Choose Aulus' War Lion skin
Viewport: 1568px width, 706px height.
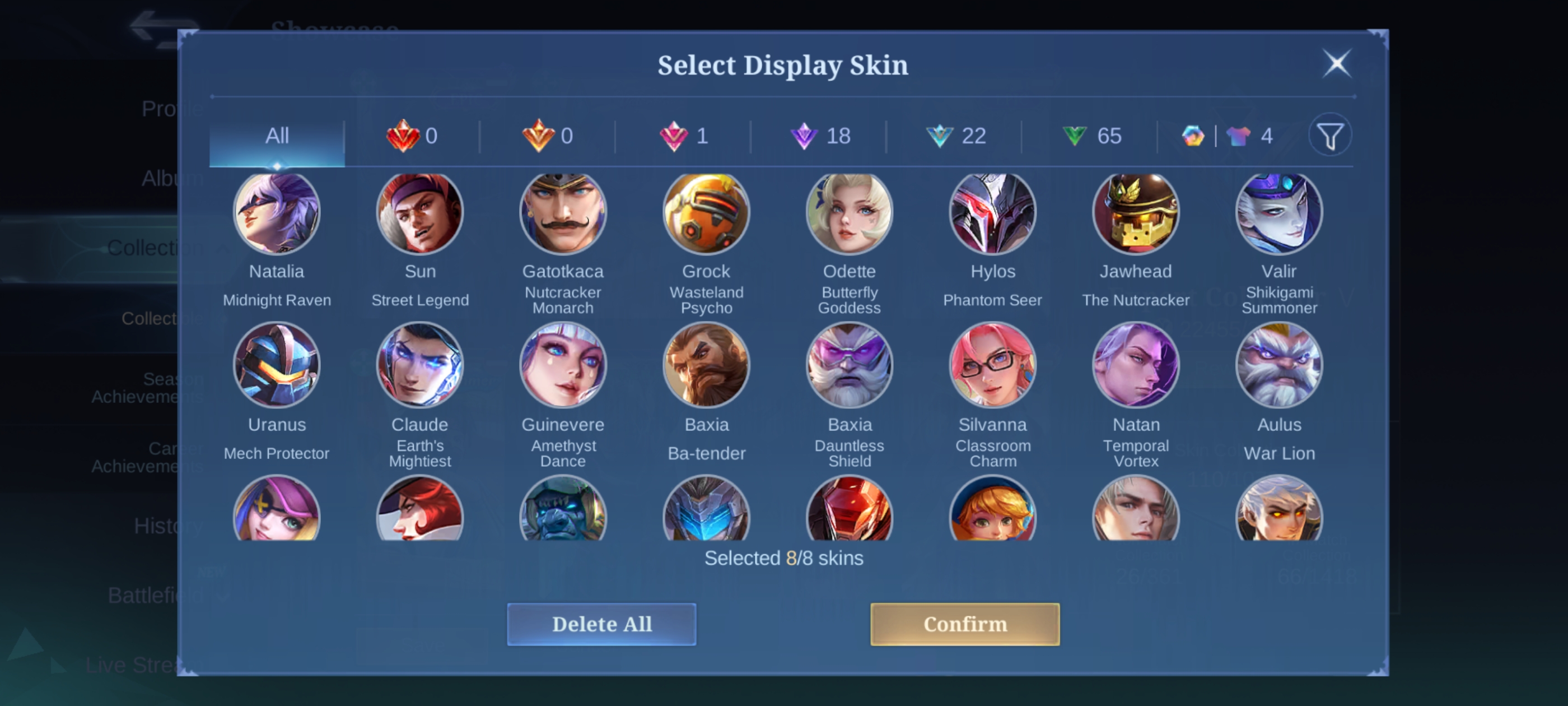[x=1279, y=365]
